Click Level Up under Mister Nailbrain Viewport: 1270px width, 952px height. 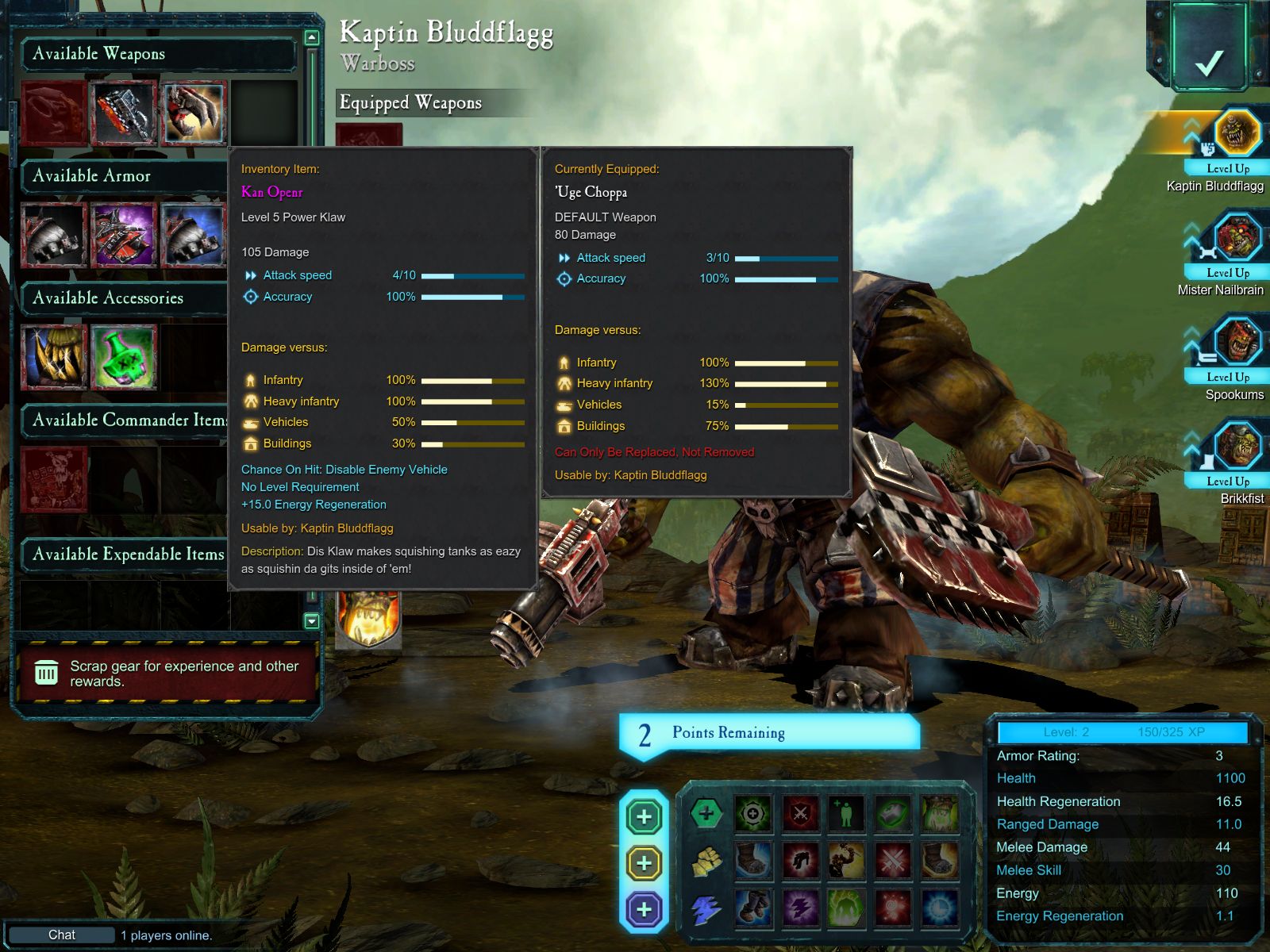pos(1227,272)
